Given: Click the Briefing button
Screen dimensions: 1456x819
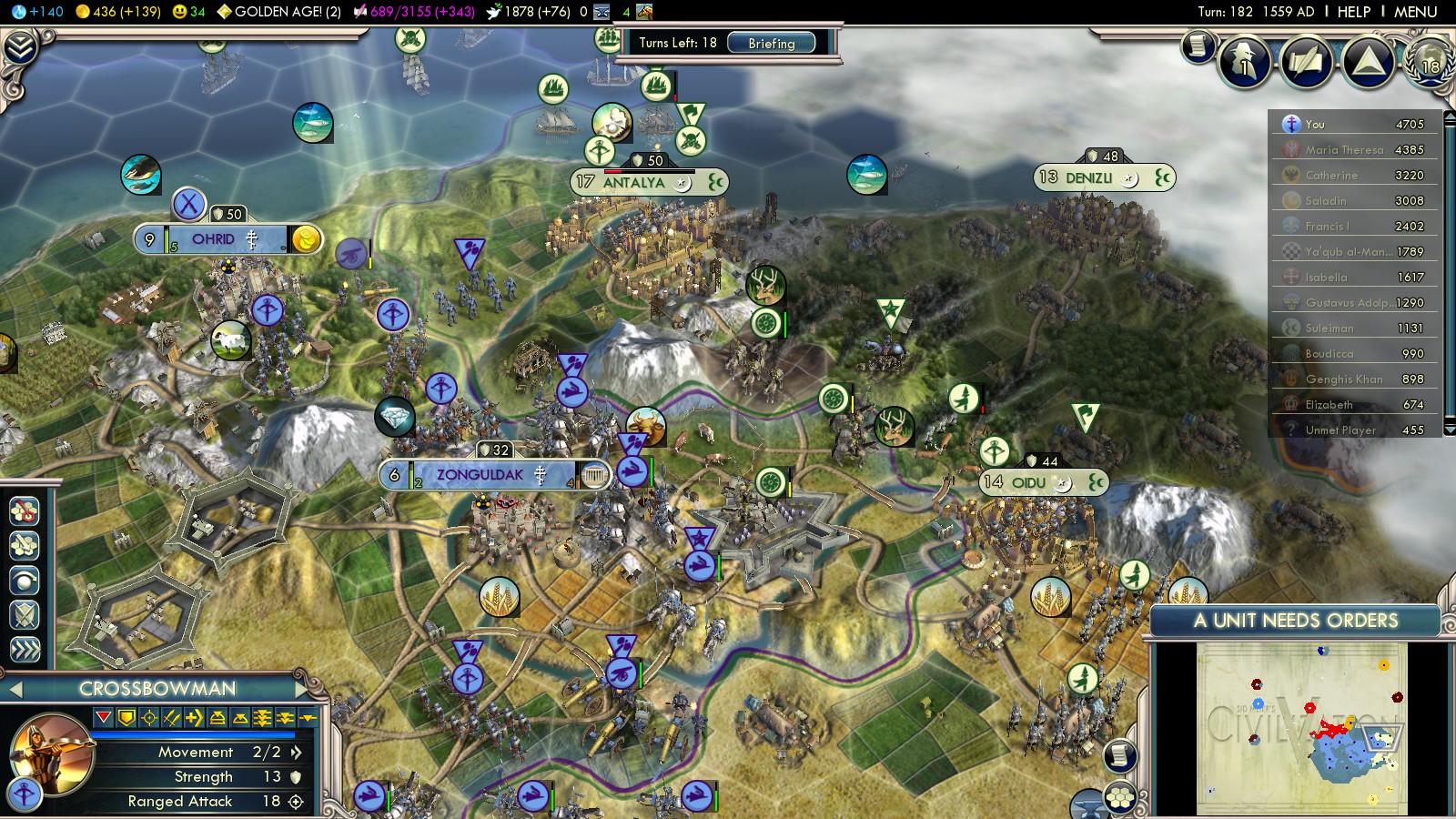Looking at the screenshot, I should pos(771,43).
